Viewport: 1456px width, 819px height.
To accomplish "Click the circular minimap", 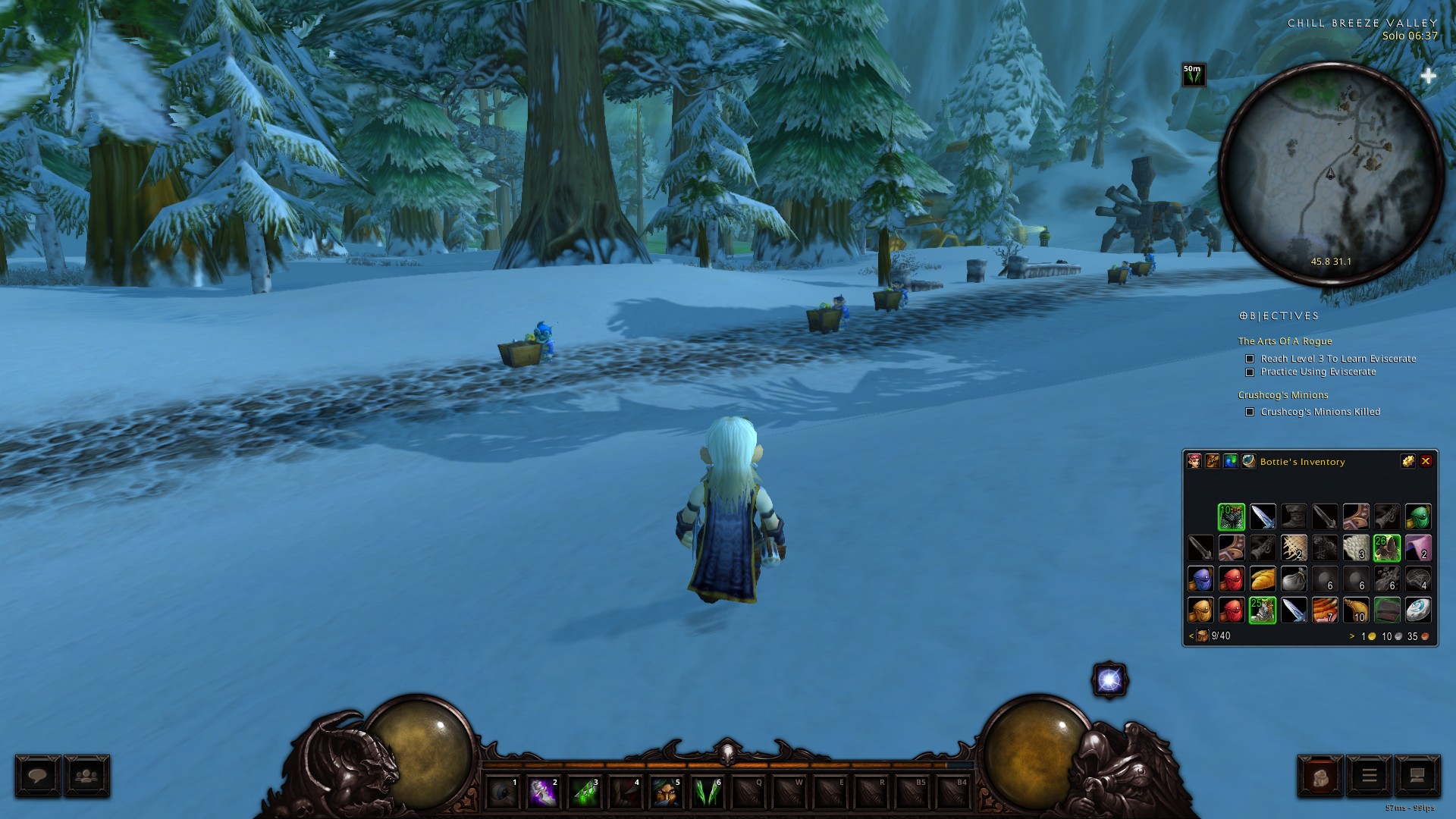I will [x=1330, y=174].
